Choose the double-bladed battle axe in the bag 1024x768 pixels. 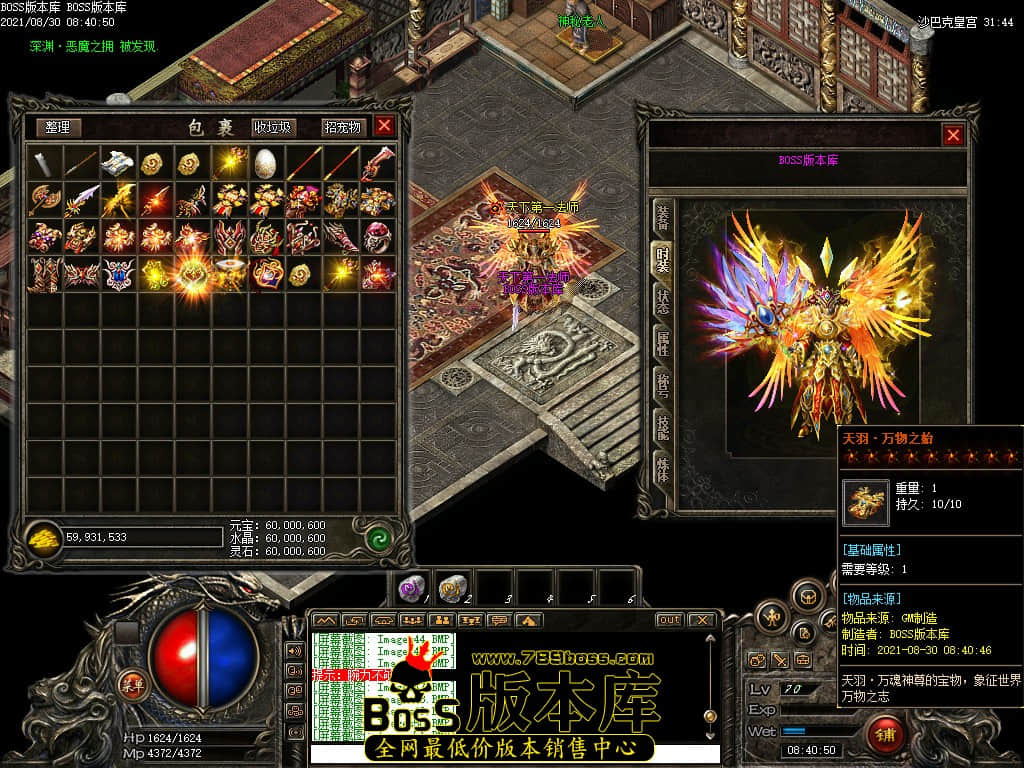[45, 199]
